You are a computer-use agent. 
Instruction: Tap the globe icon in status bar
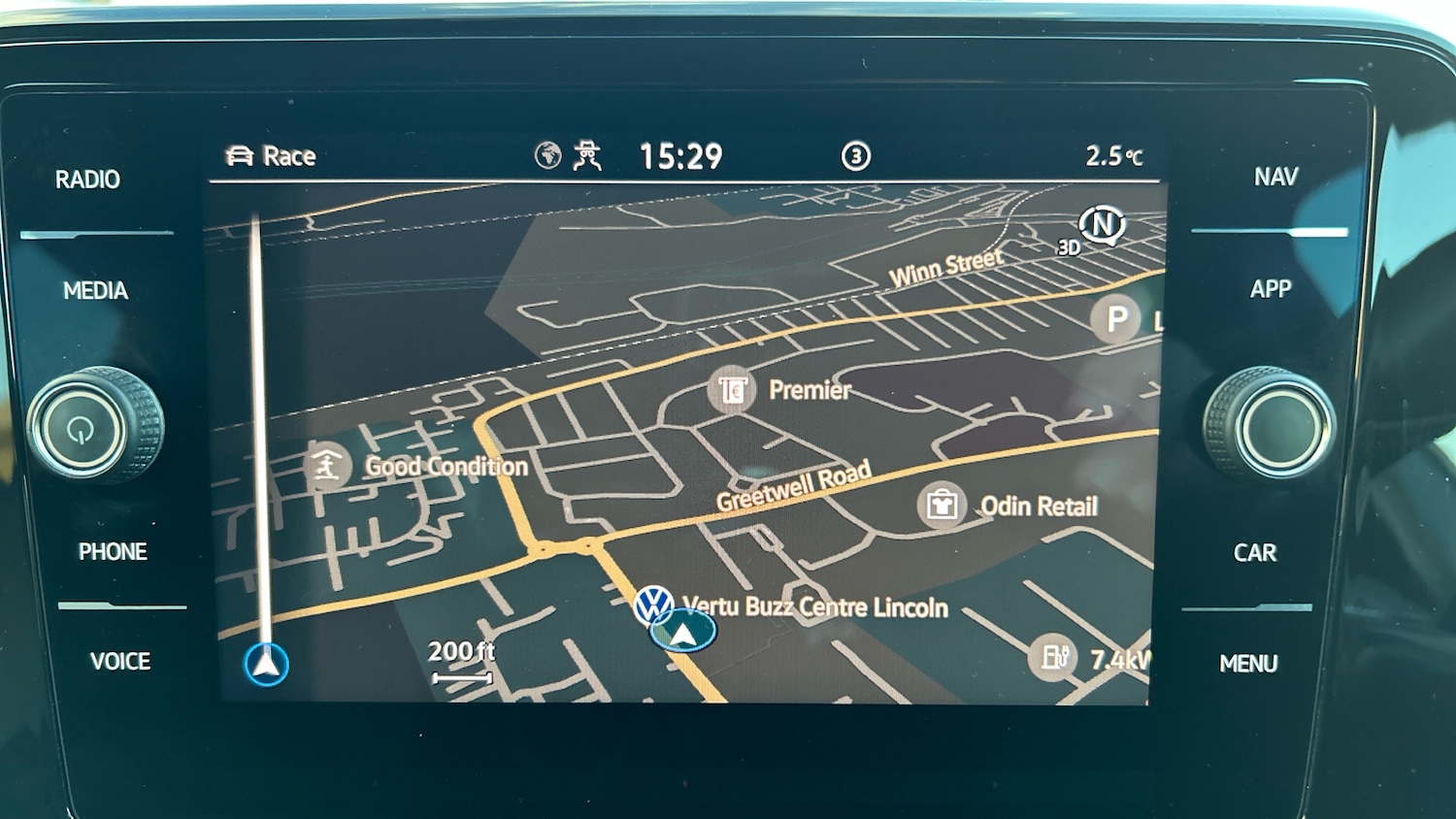point(547,155)
